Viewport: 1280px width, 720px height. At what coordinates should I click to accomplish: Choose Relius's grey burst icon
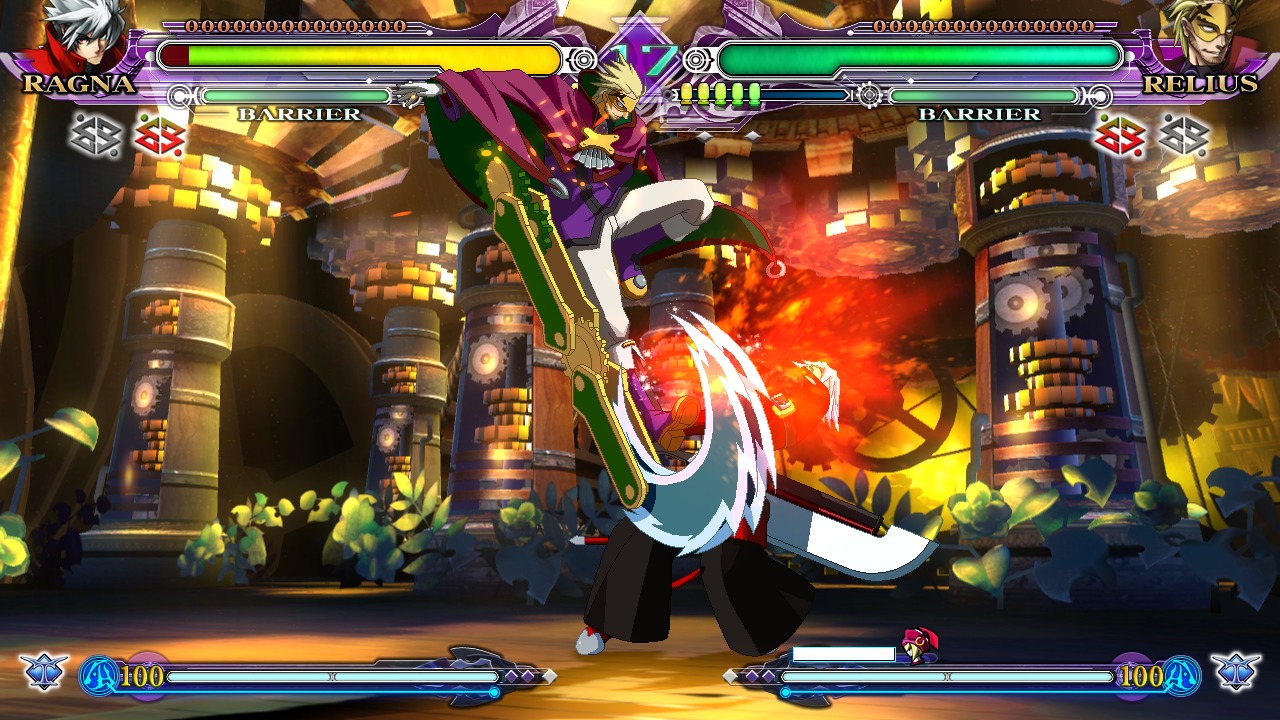(x=1184, y=135)
